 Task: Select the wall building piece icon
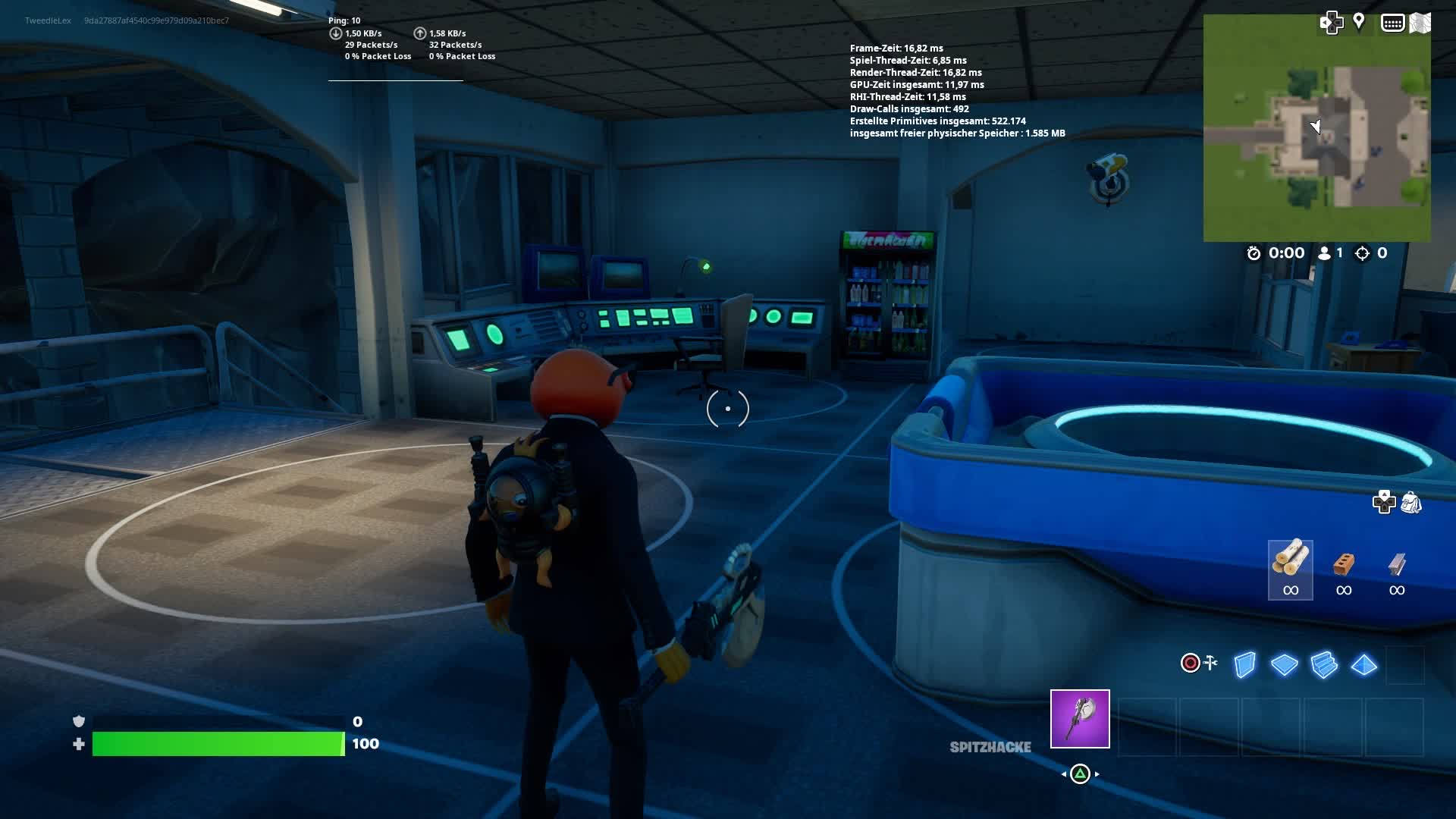coord(1246,664)
